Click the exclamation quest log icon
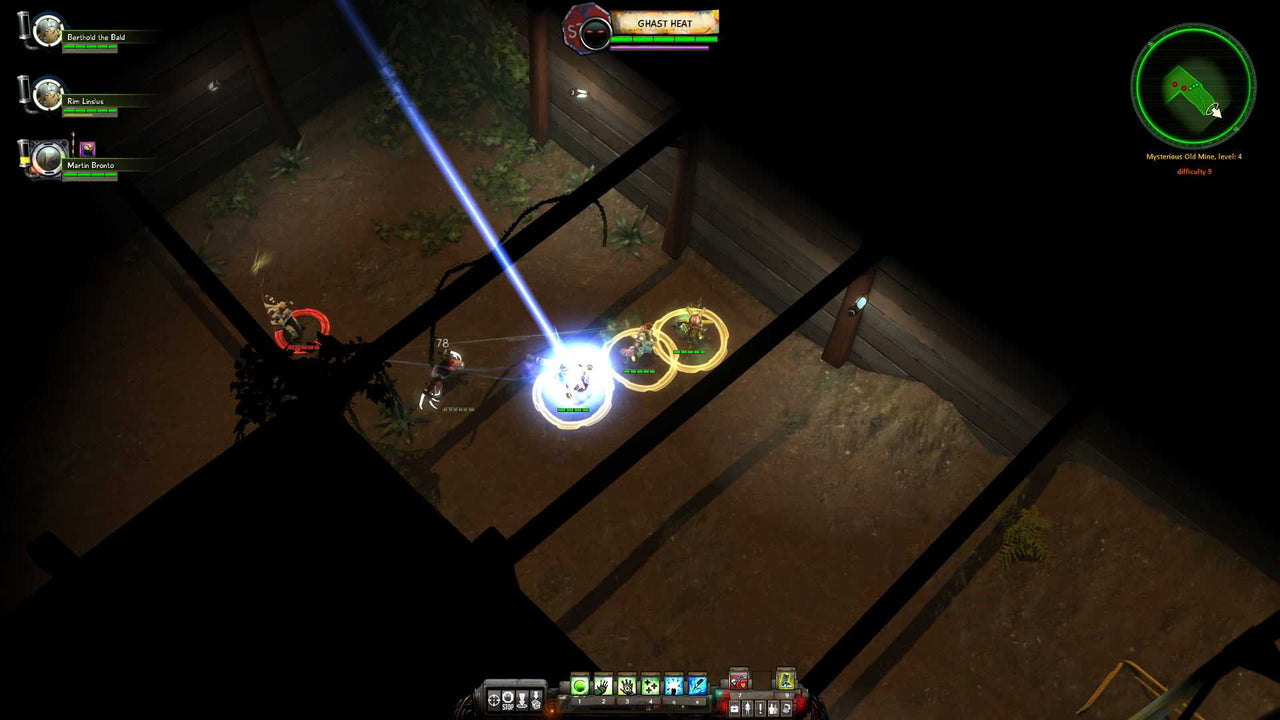 coord(759,708)
